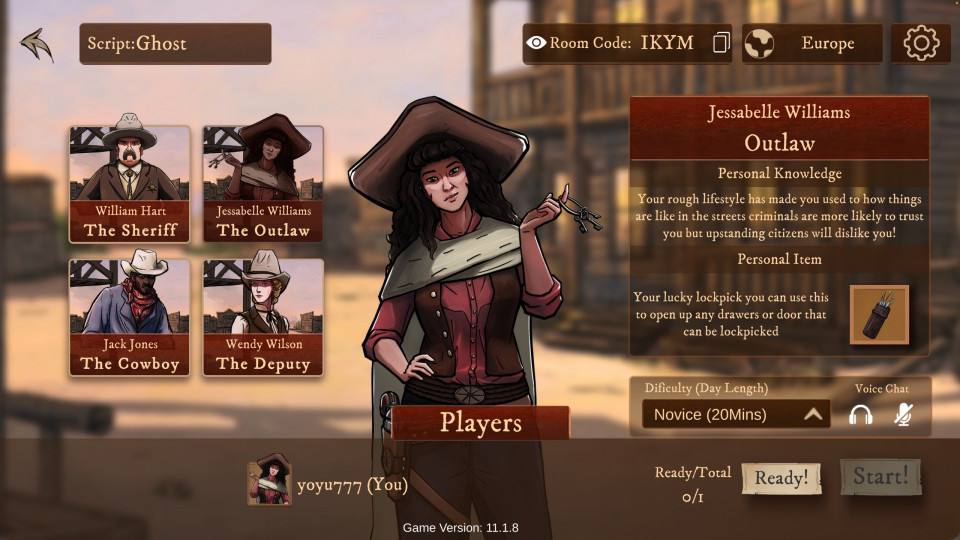Pick Jack Jones The Cowboy card

point(130,318)
